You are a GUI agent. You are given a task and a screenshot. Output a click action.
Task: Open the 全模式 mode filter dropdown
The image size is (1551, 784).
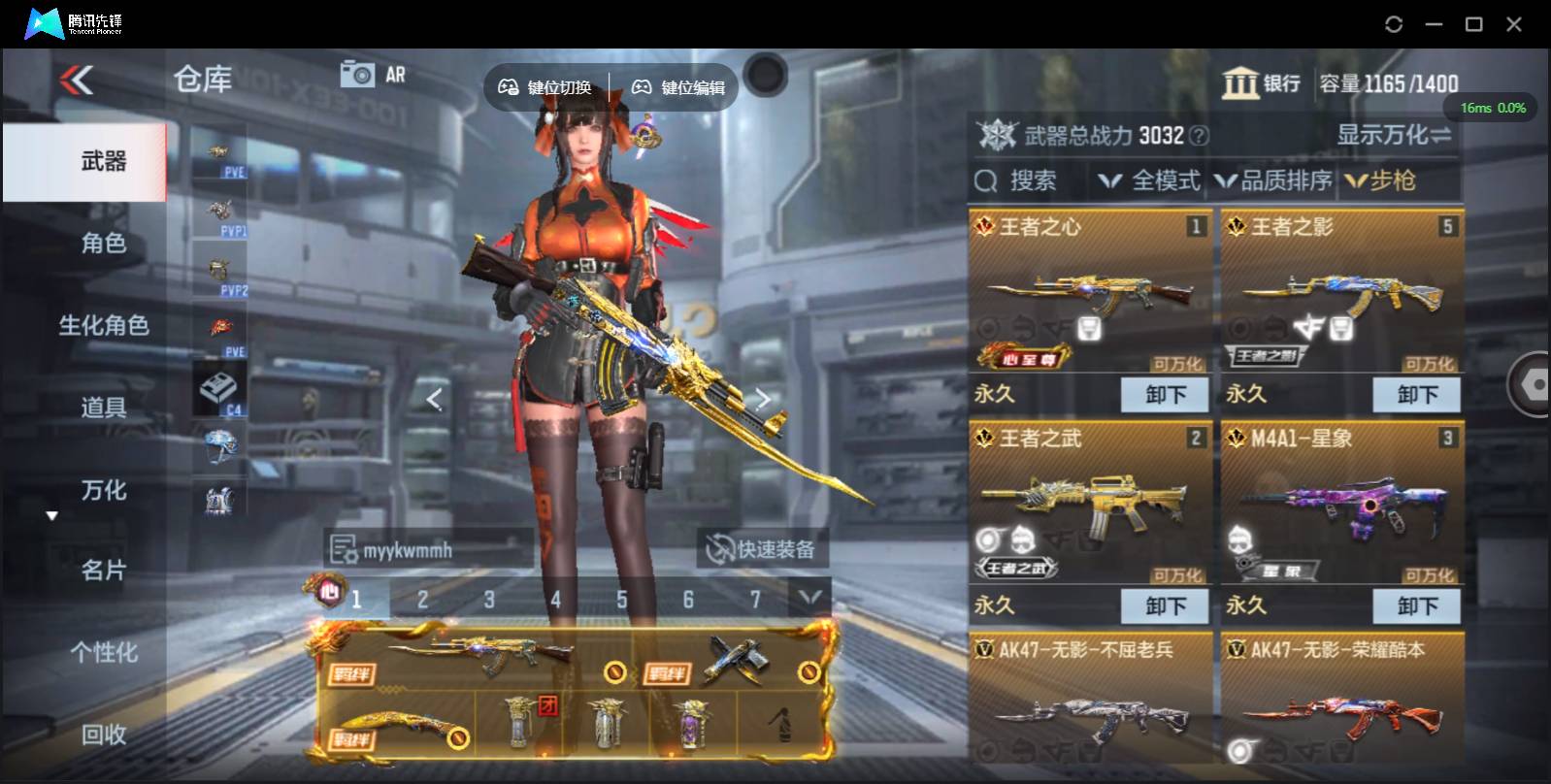[1149, 180]
